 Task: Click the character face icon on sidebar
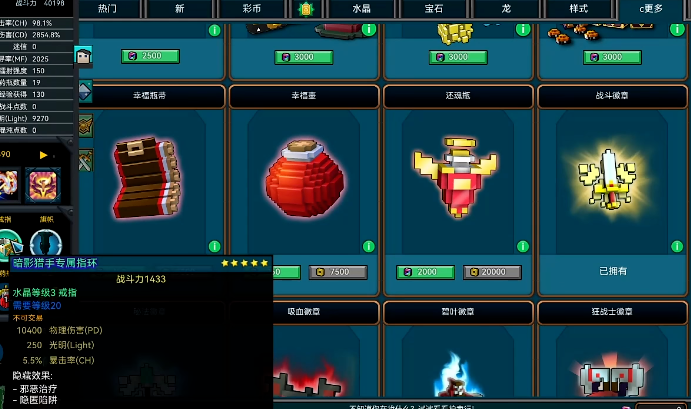(x=83, y=58)
